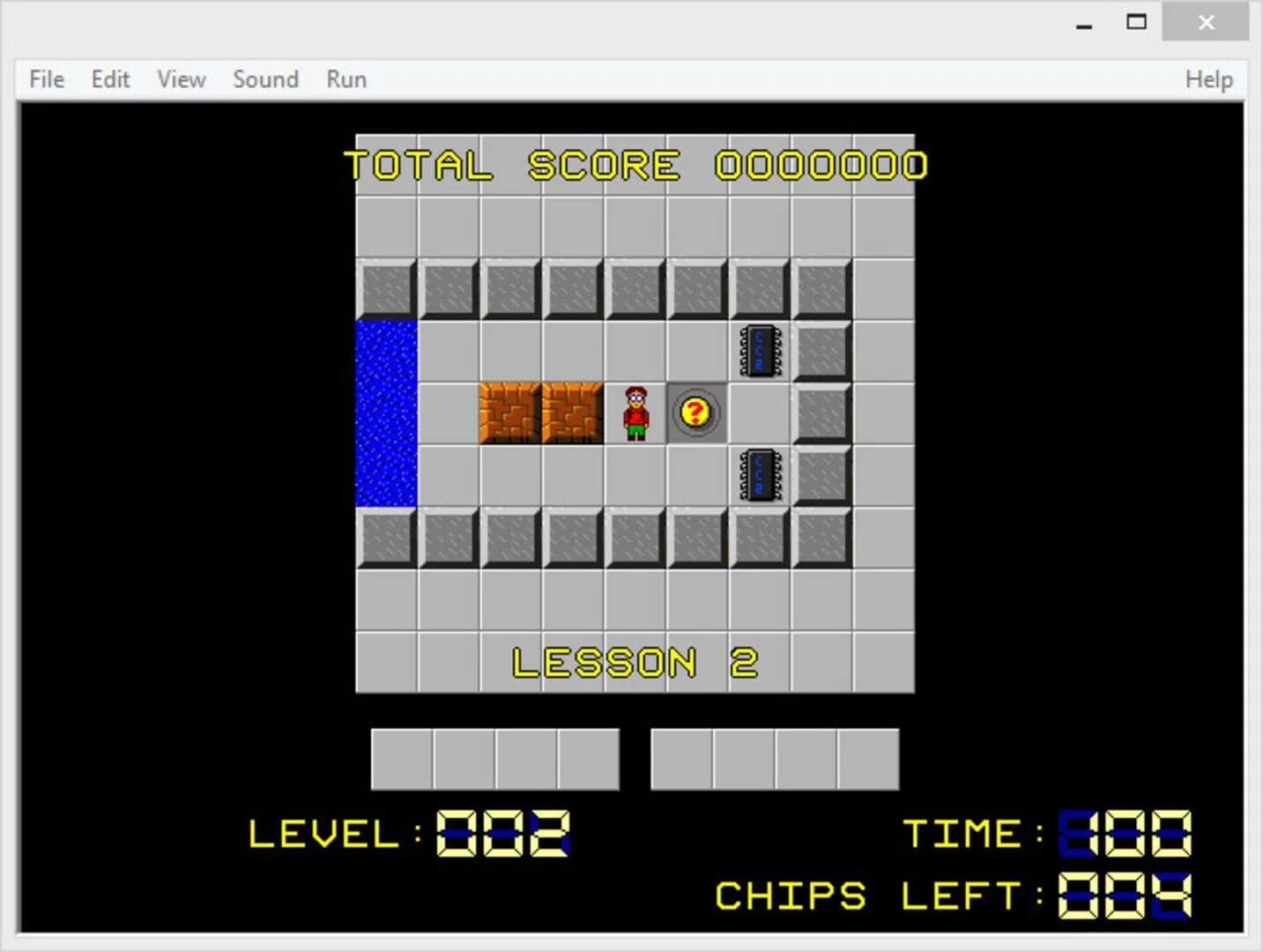Click the right dirt block tile
Screen dimensions: 1263x952
(573, 413)
